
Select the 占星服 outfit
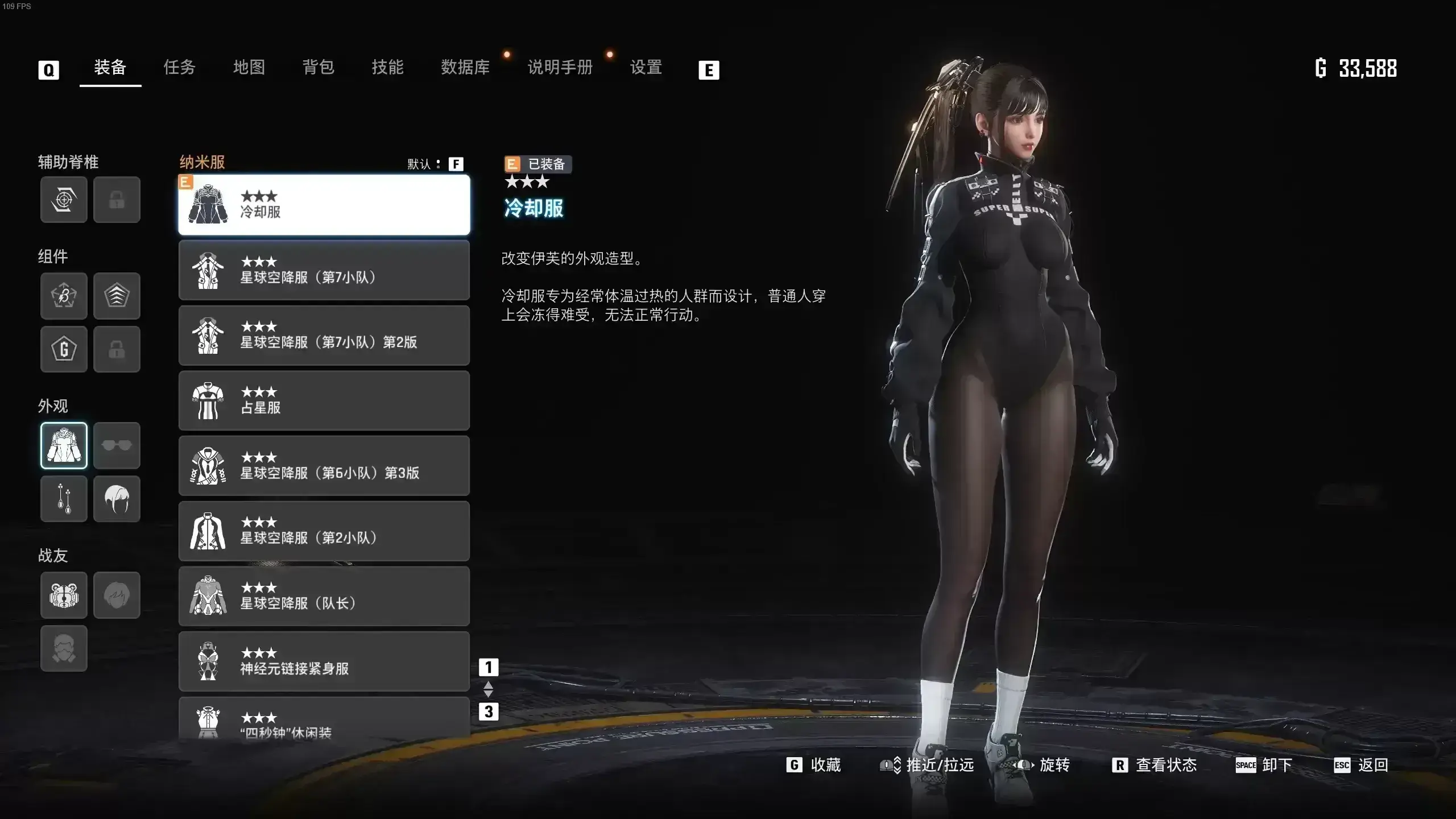pyautogui.click(x=324, y=400)
